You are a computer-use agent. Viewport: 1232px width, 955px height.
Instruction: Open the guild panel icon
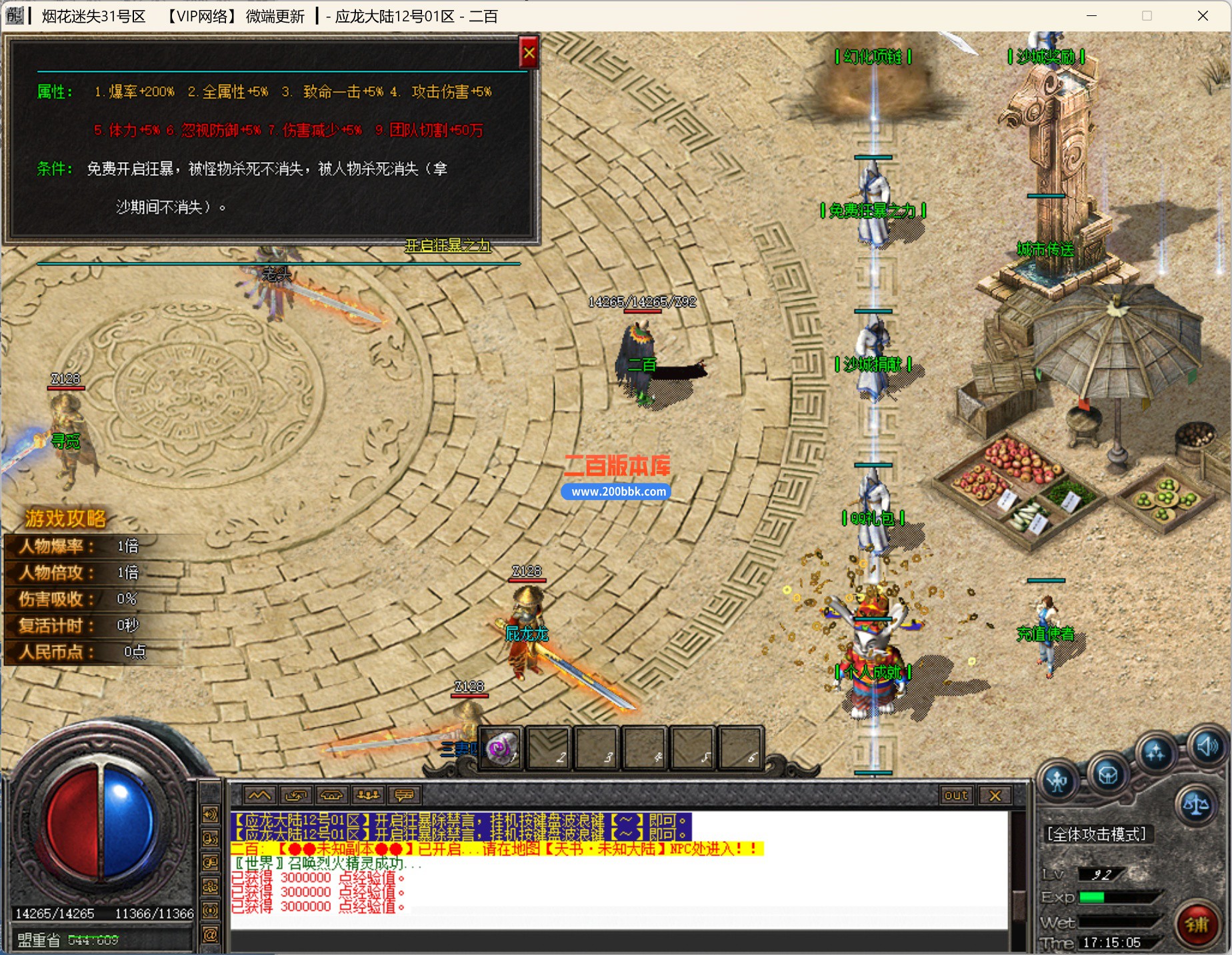[1108, 776]
